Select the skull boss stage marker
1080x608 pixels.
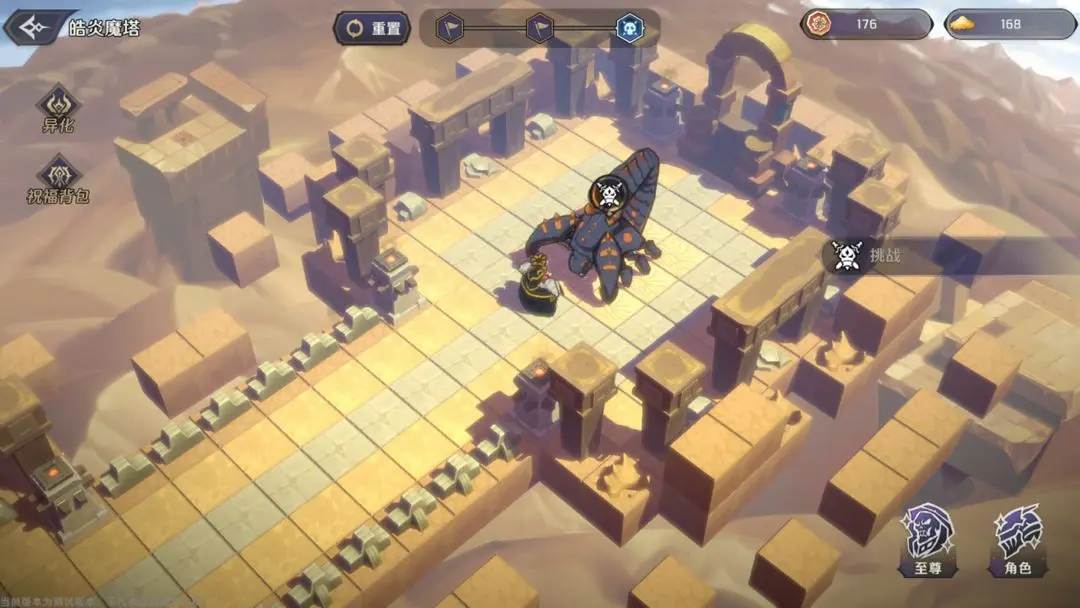click(x=629, y=27)
